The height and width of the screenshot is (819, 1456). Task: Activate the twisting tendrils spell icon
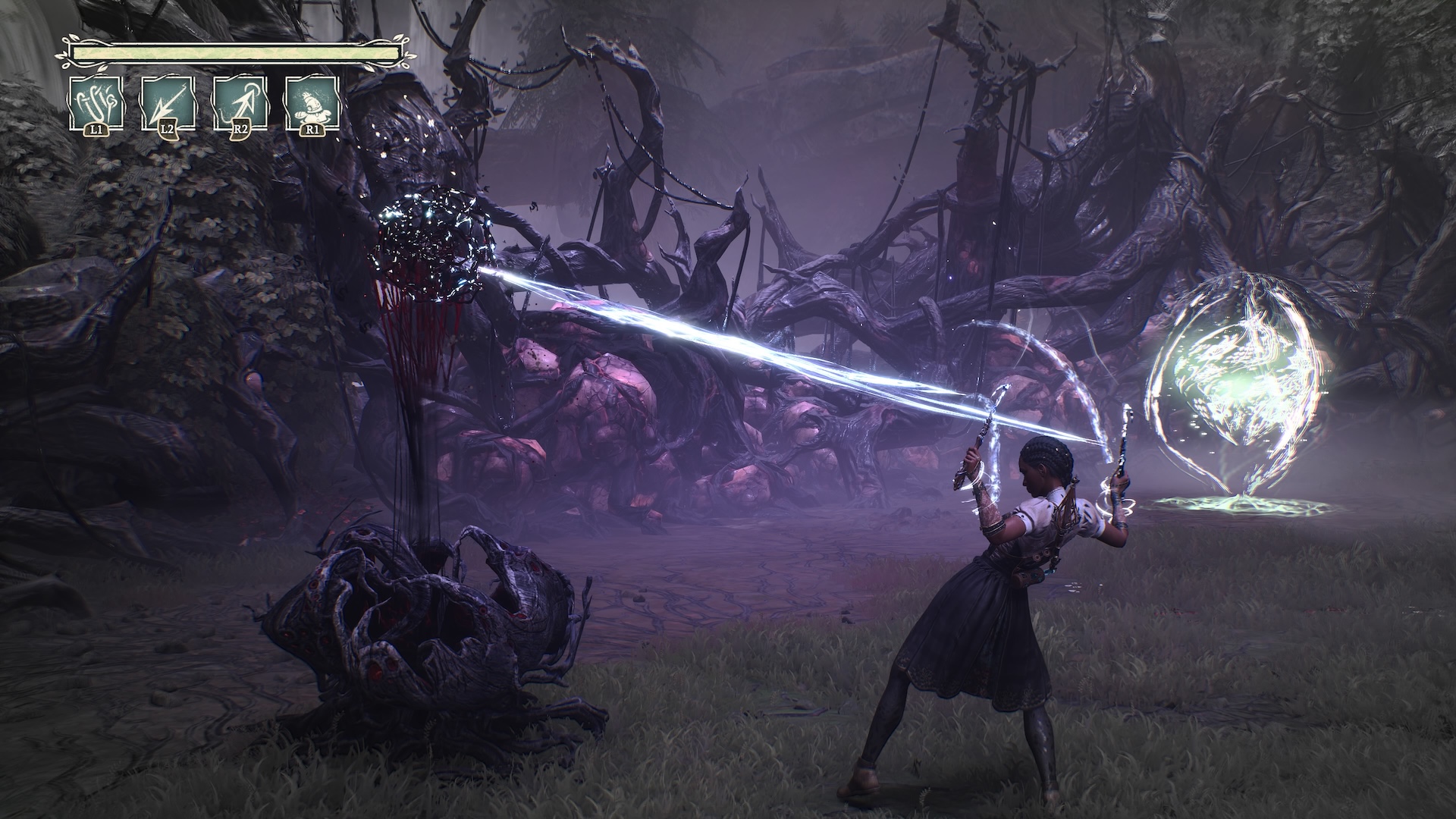click(96, 103)
